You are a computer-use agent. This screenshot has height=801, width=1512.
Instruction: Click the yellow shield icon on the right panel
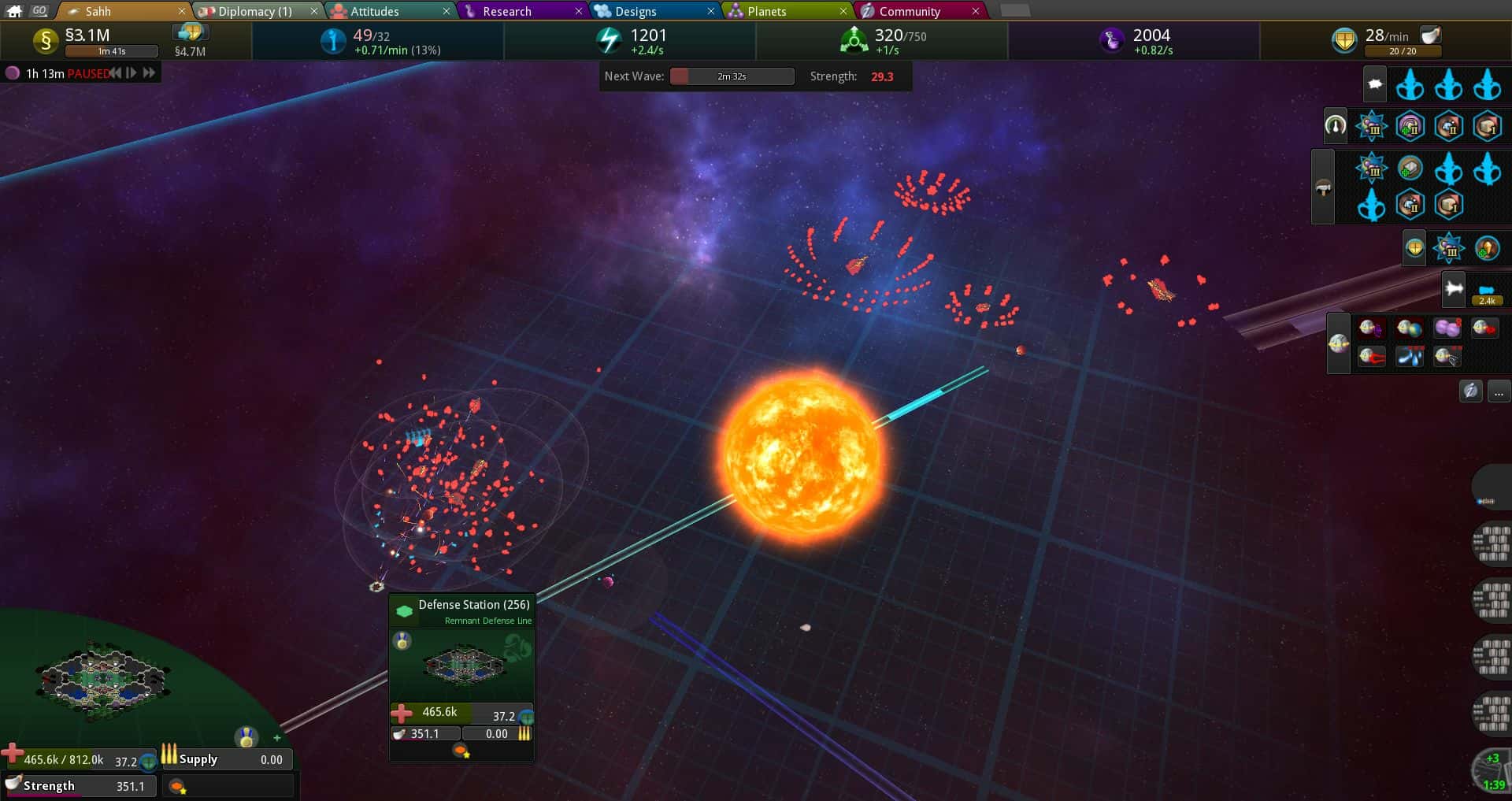[1414, 247]
